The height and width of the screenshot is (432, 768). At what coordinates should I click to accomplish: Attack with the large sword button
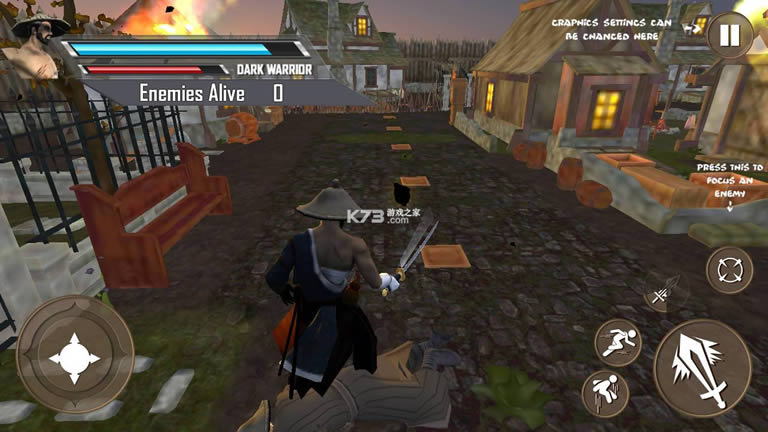(x=702, y=367)
